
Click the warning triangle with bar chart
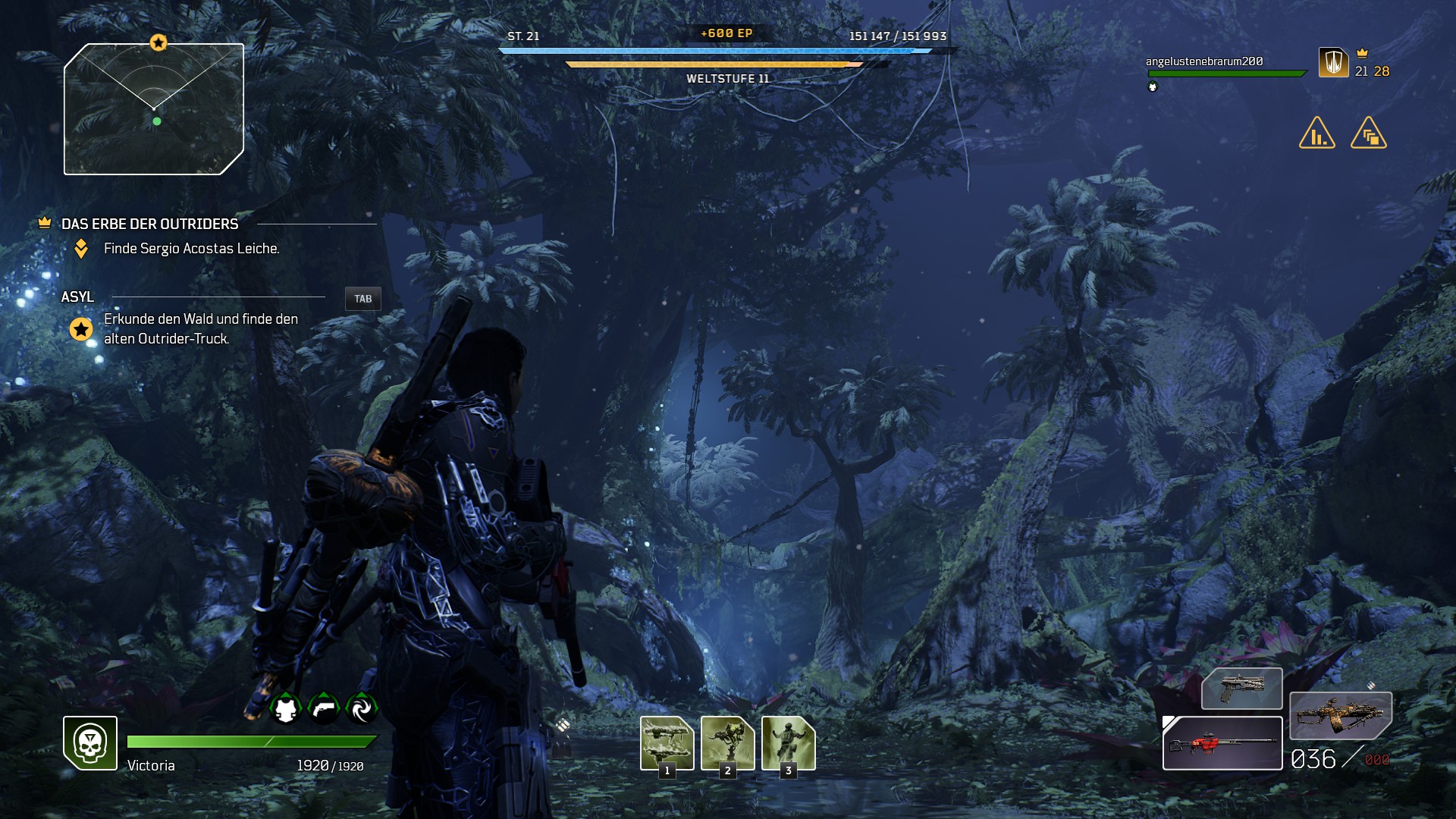click(1317, 133)
